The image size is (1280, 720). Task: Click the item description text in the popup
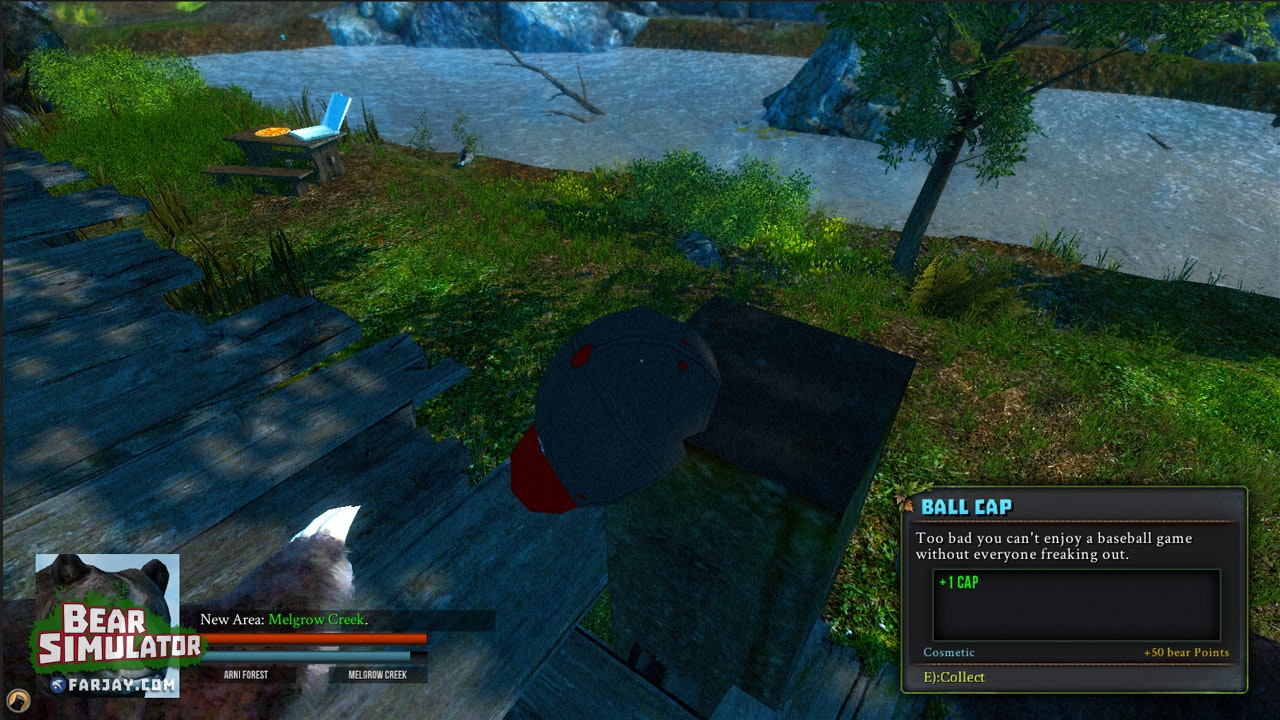(1051, 545)
